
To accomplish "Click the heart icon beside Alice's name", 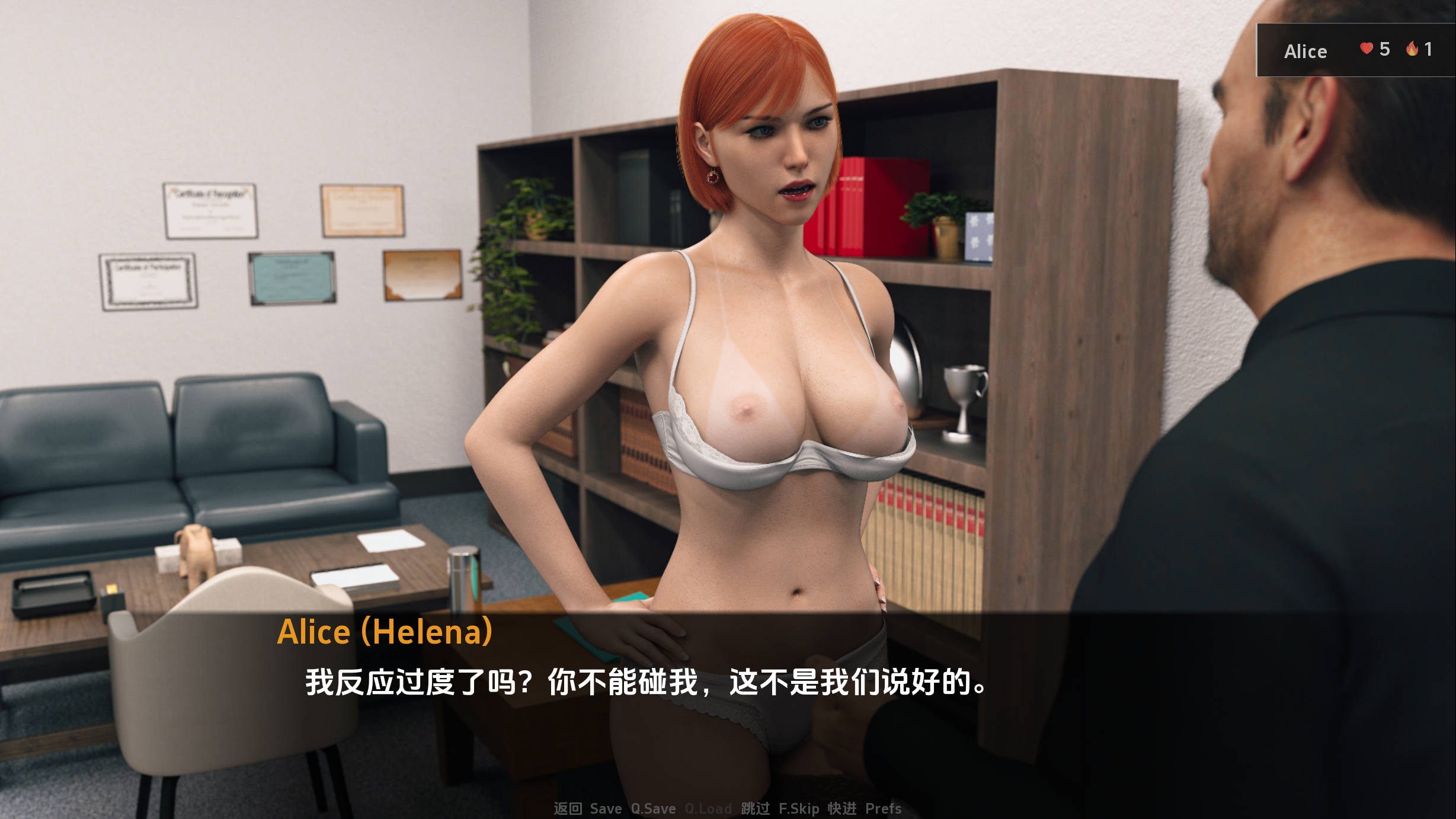I will coord(1368,50).
